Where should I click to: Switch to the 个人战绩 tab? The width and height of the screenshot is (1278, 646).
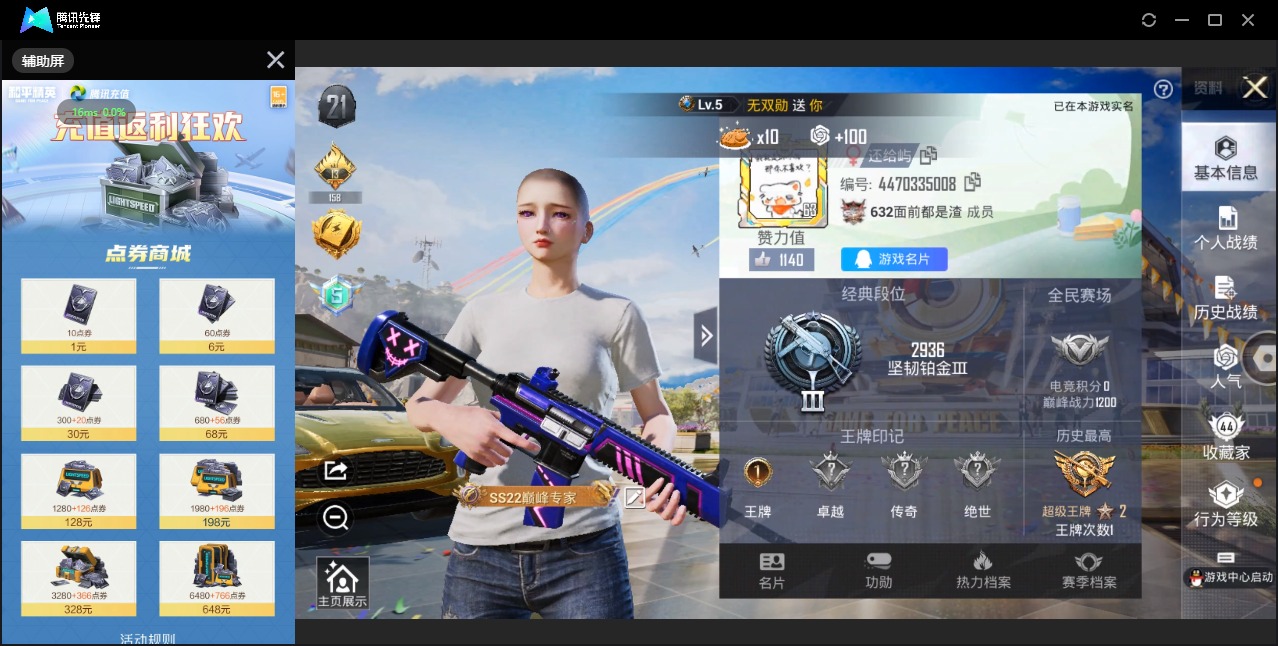[1226, 228]
